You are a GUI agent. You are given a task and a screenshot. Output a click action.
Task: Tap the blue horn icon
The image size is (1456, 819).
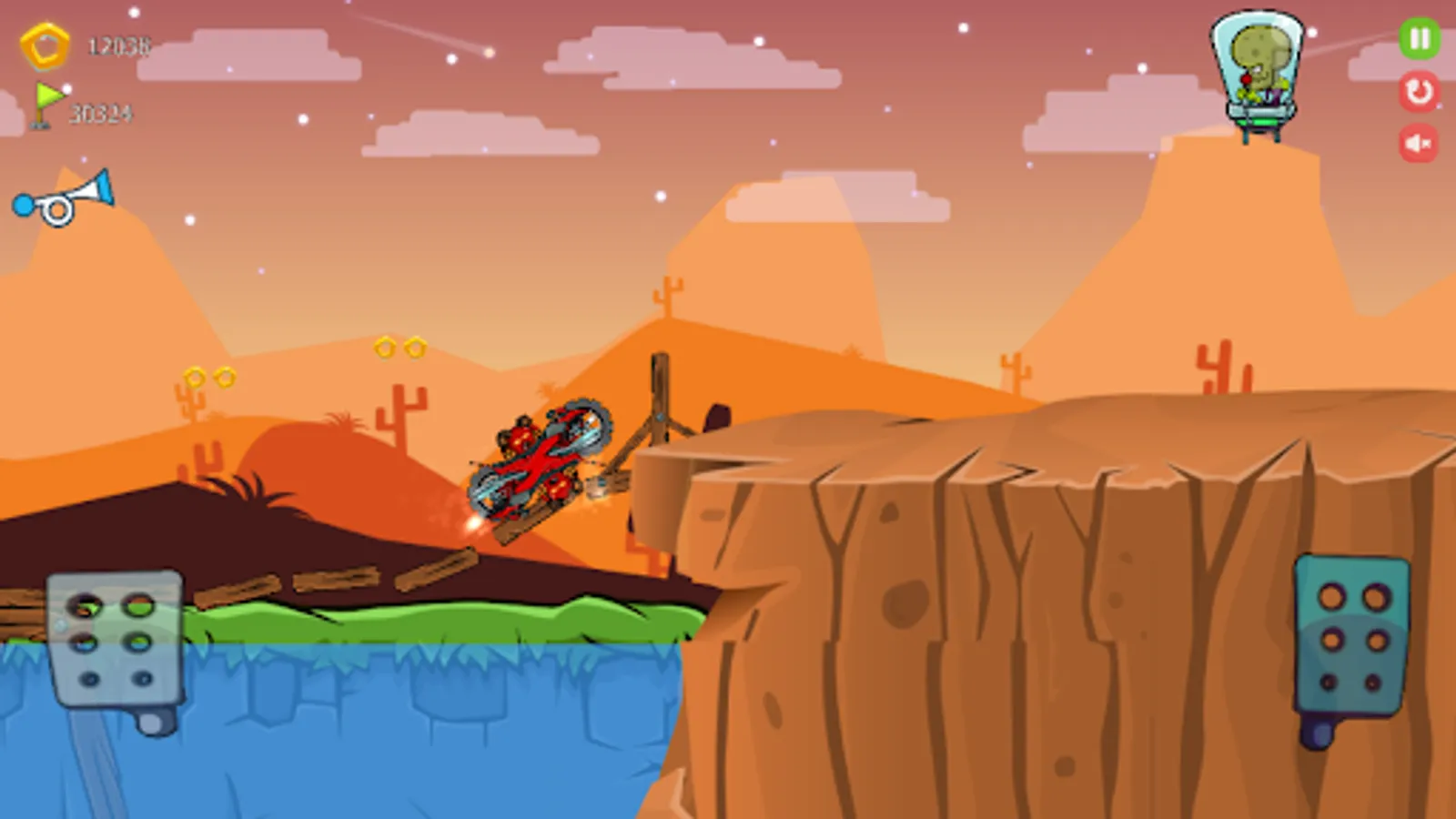(64, 197)
